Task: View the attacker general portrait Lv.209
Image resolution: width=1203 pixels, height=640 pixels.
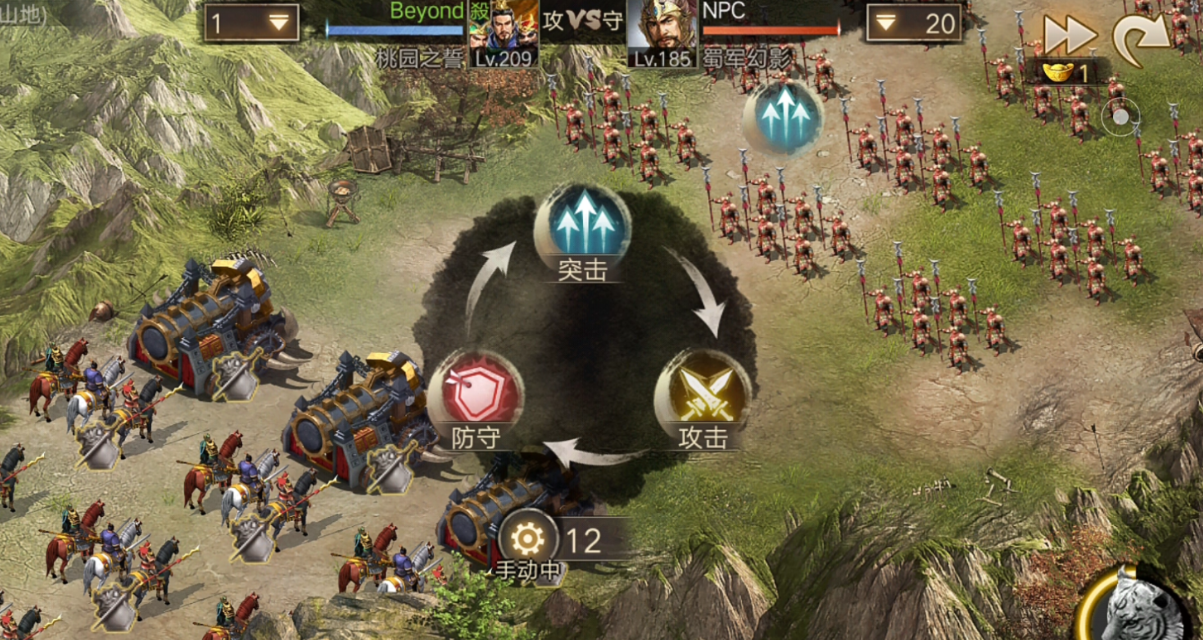Action: pyautogui.click(x=504, y=32)
